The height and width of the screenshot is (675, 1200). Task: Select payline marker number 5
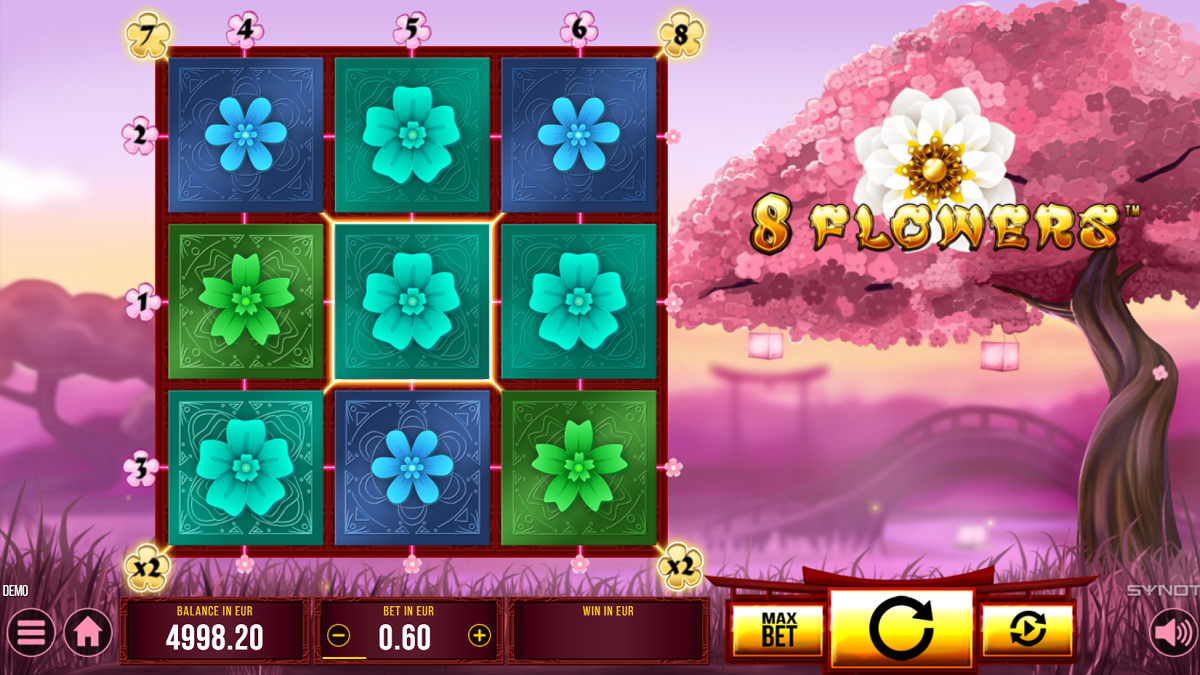coord(411,30)
